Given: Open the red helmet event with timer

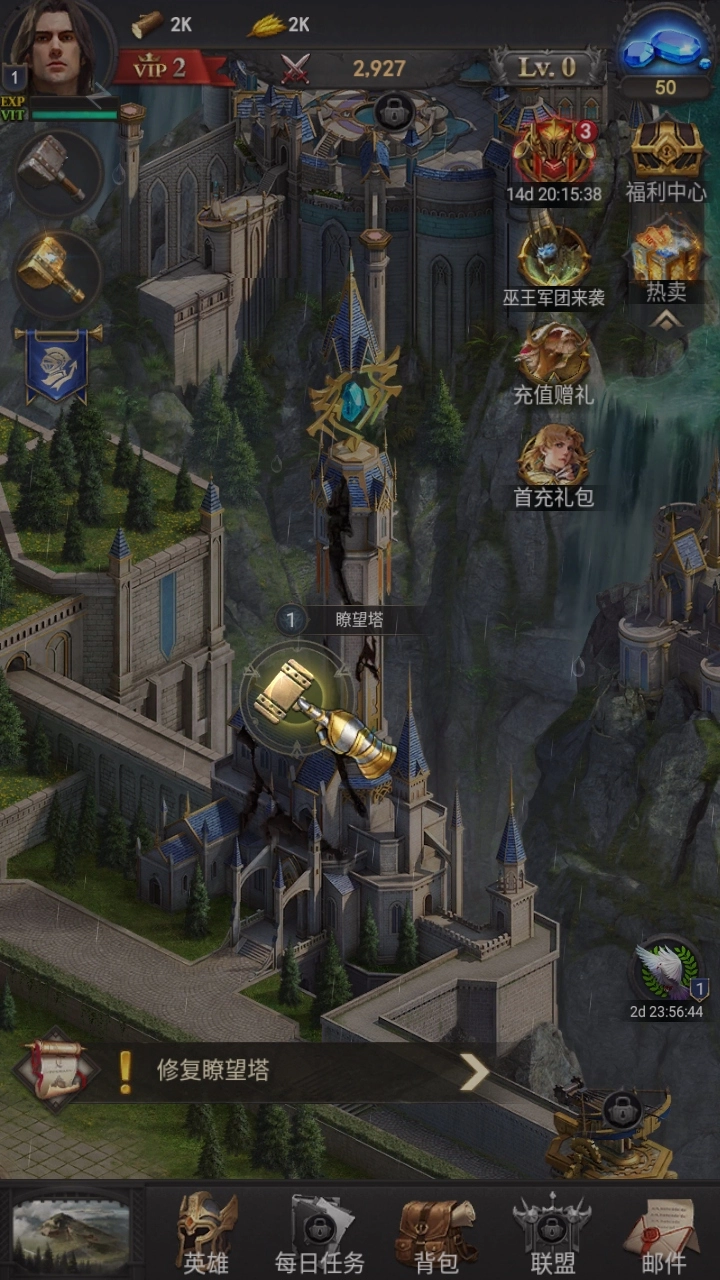Looking at the screenshot, I should pos(554,152).
